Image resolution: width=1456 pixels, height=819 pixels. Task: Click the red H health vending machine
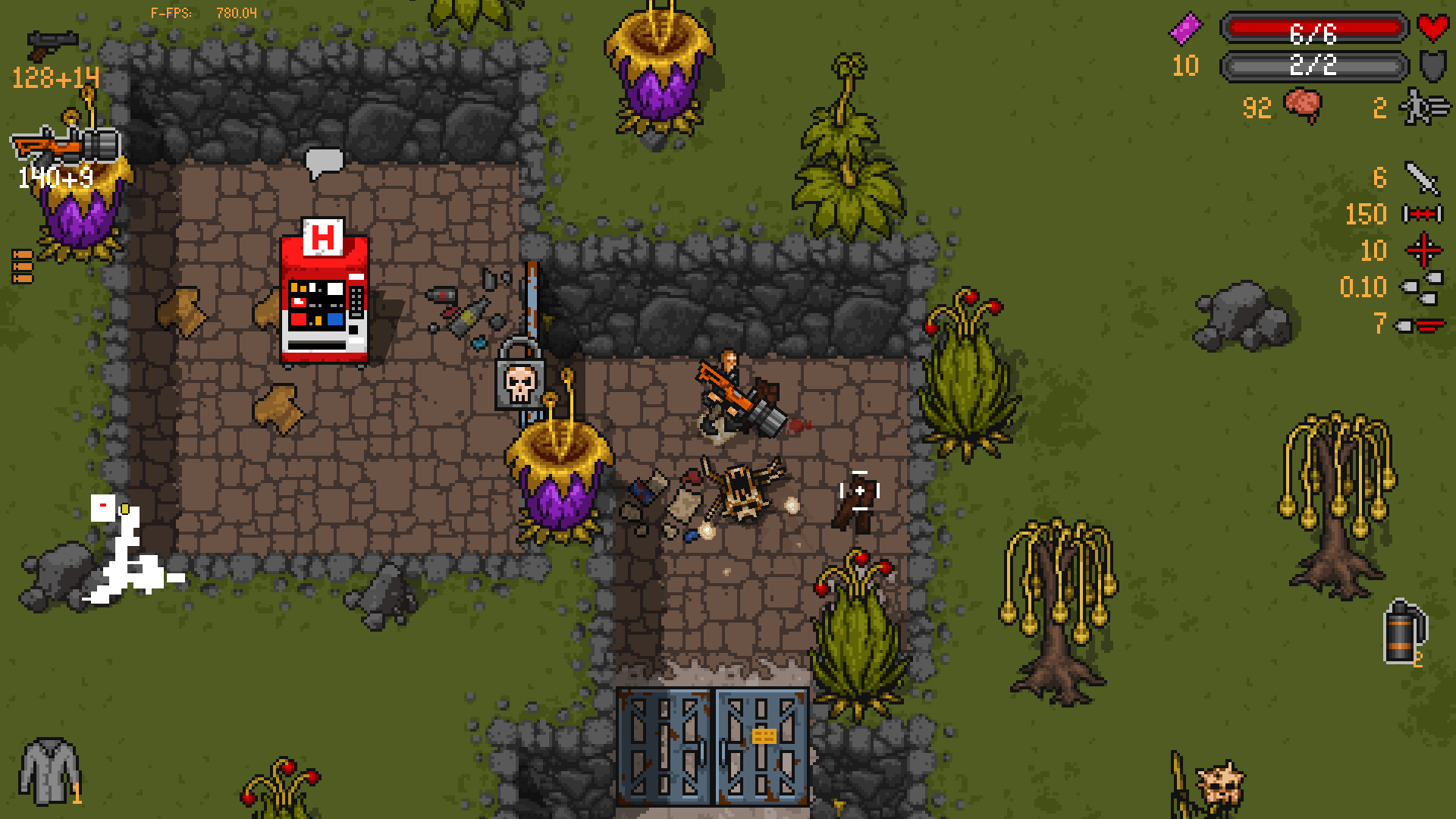tap(322, 296)
